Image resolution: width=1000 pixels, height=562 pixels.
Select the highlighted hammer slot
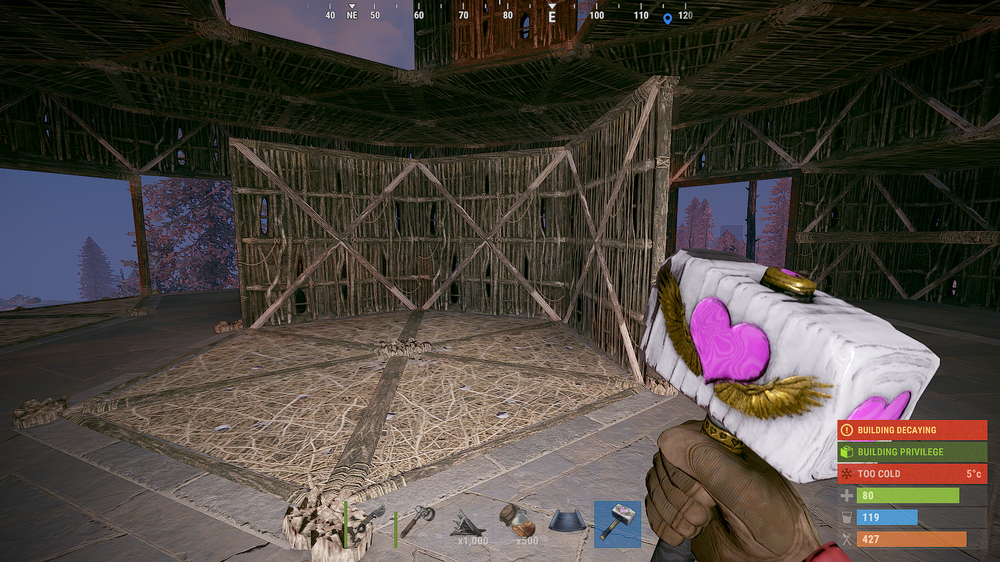point(617,523)
